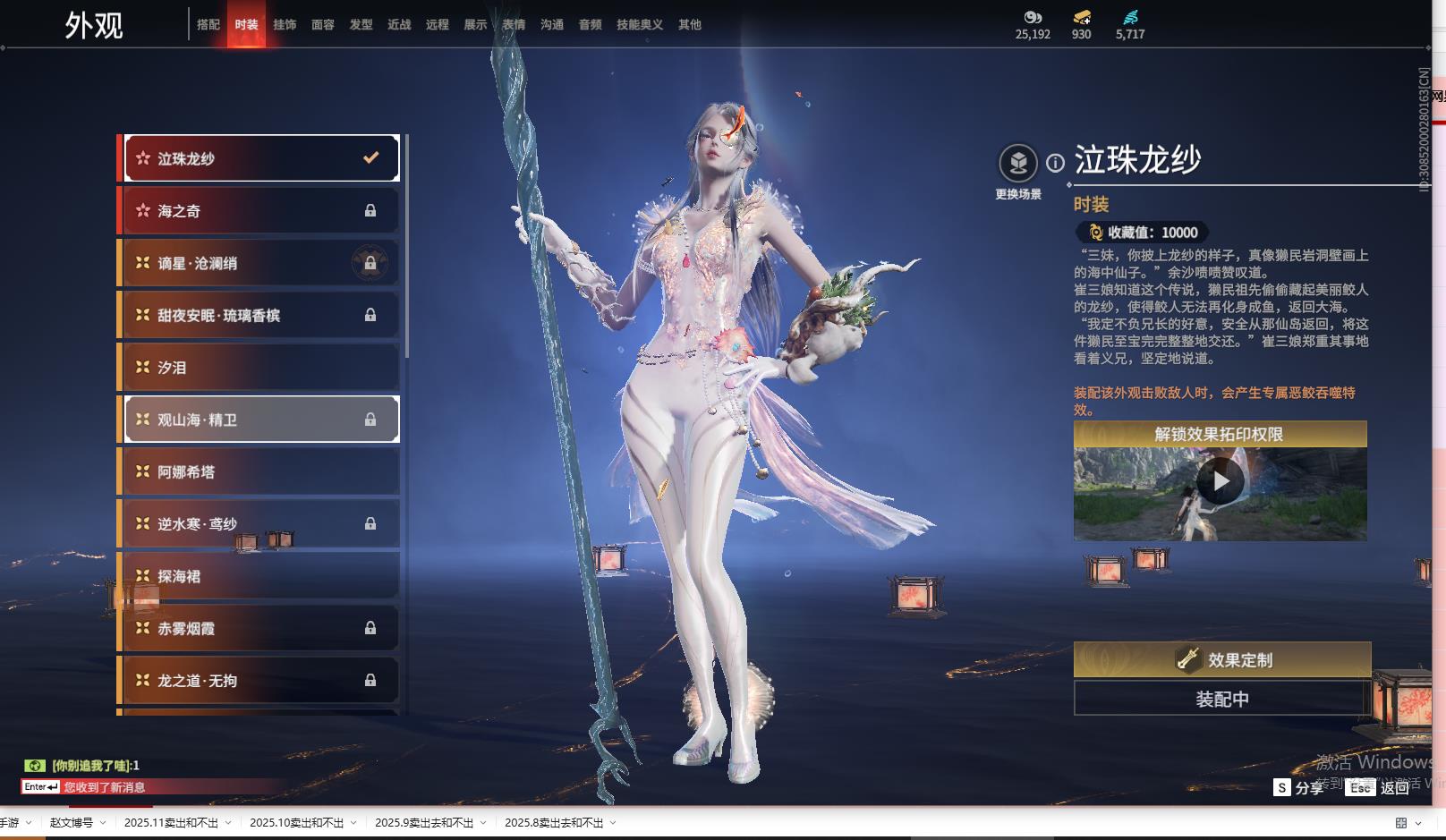Select 甜夜安眠·琉璃香槟 outfit
The width and height of the screenshot is (1446, 840).
(260, 315)
